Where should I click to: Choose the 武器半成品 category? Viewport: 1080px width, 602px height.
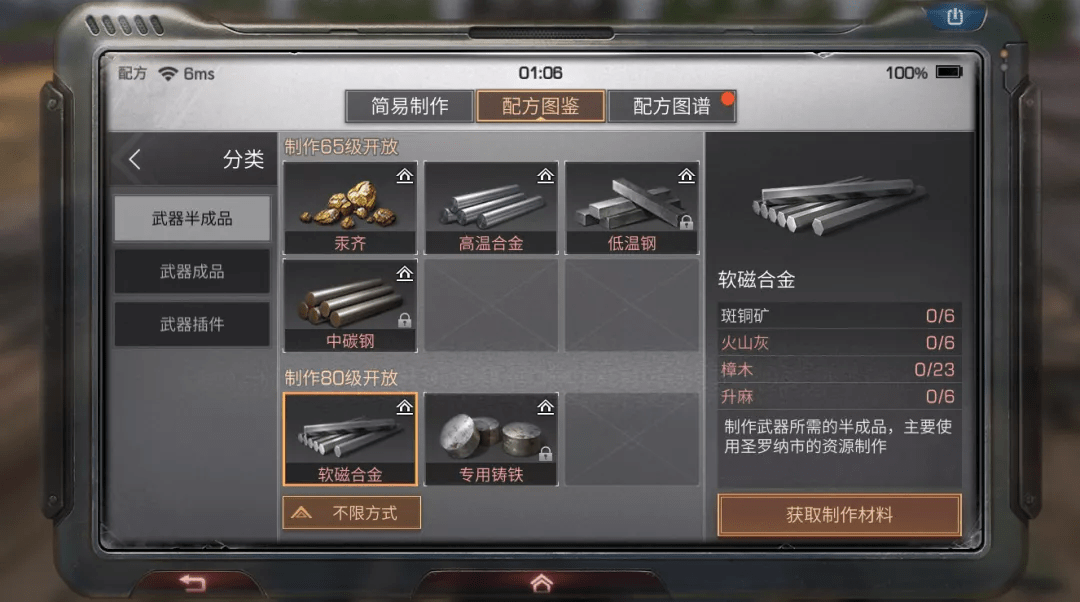point(192,218)
